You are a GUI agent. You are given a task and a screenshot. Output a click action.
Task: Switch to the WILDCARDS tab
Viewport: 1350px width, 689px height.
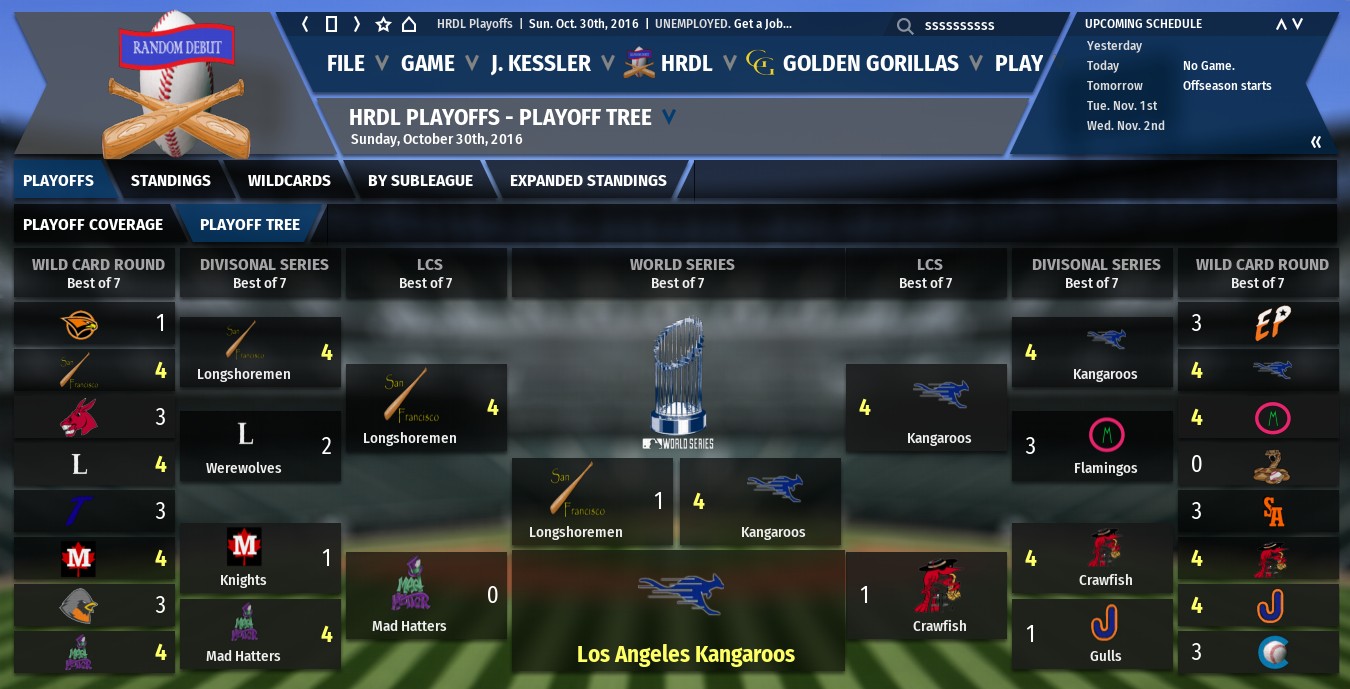(289, 180)
